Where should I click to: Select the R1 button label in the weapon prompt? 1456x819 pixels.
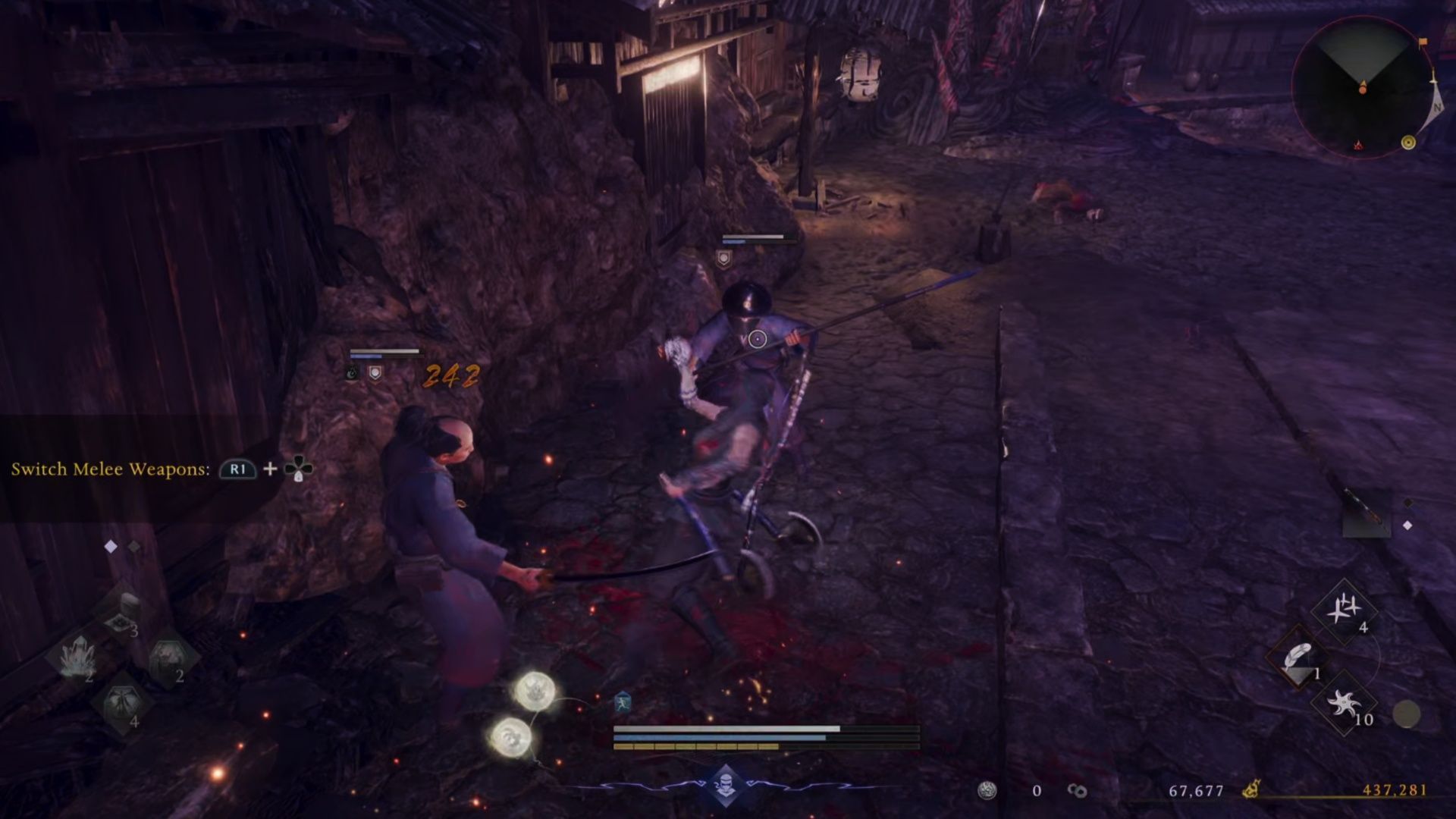(x=236, y=470)
